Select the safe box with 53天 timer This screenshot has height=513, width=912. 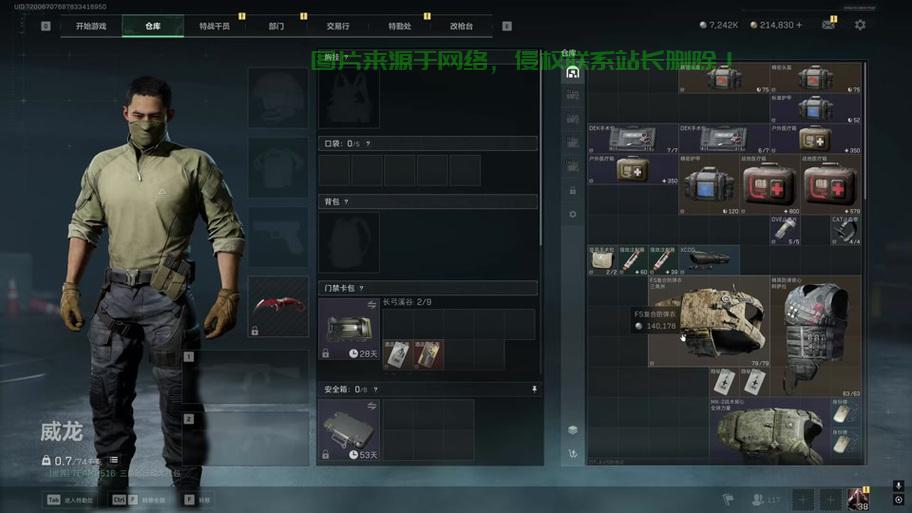[349, 430]
